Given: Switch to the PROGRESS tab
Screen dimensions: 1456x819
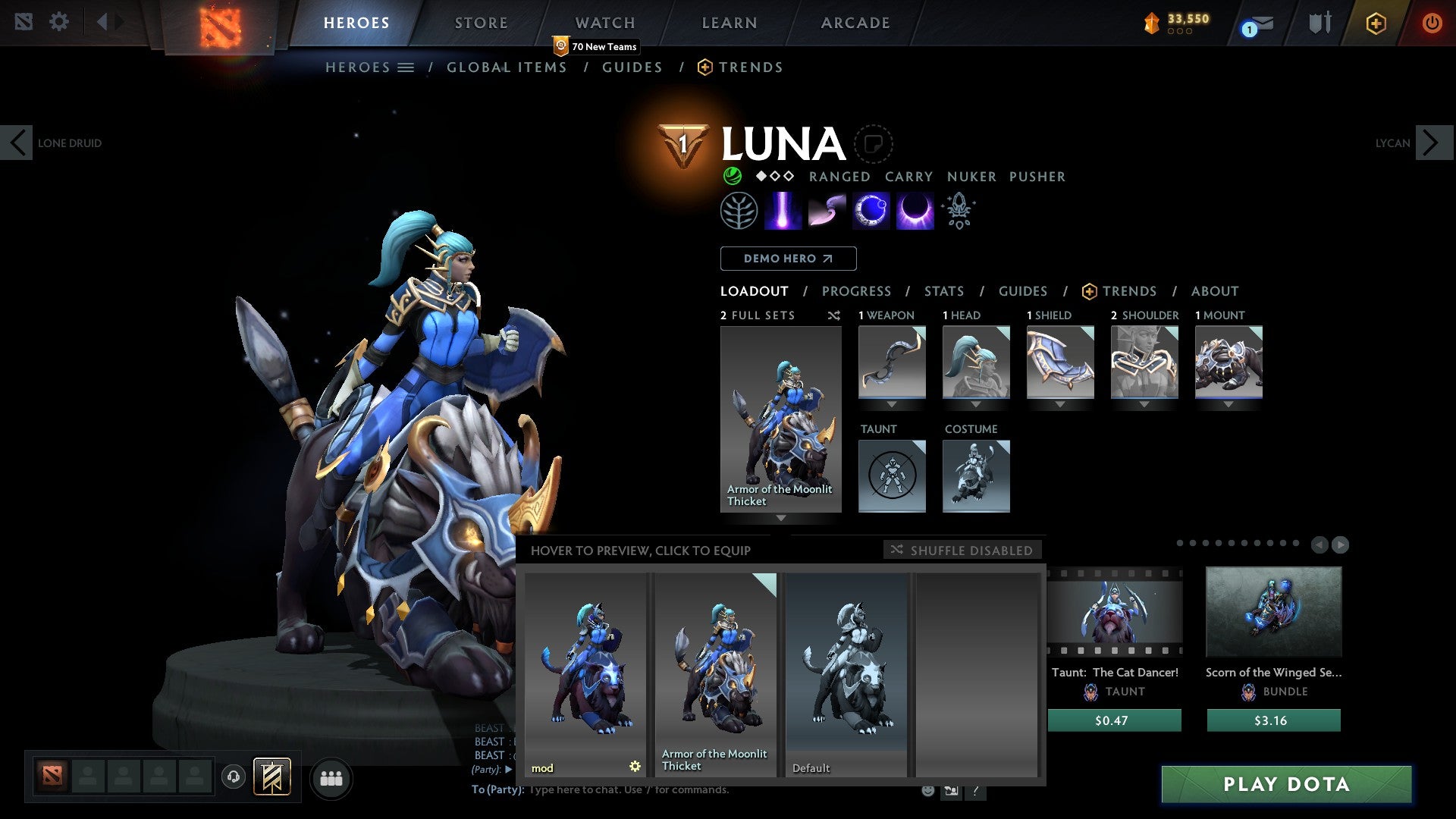Looking at the screenshot, I should coord(856,291).
